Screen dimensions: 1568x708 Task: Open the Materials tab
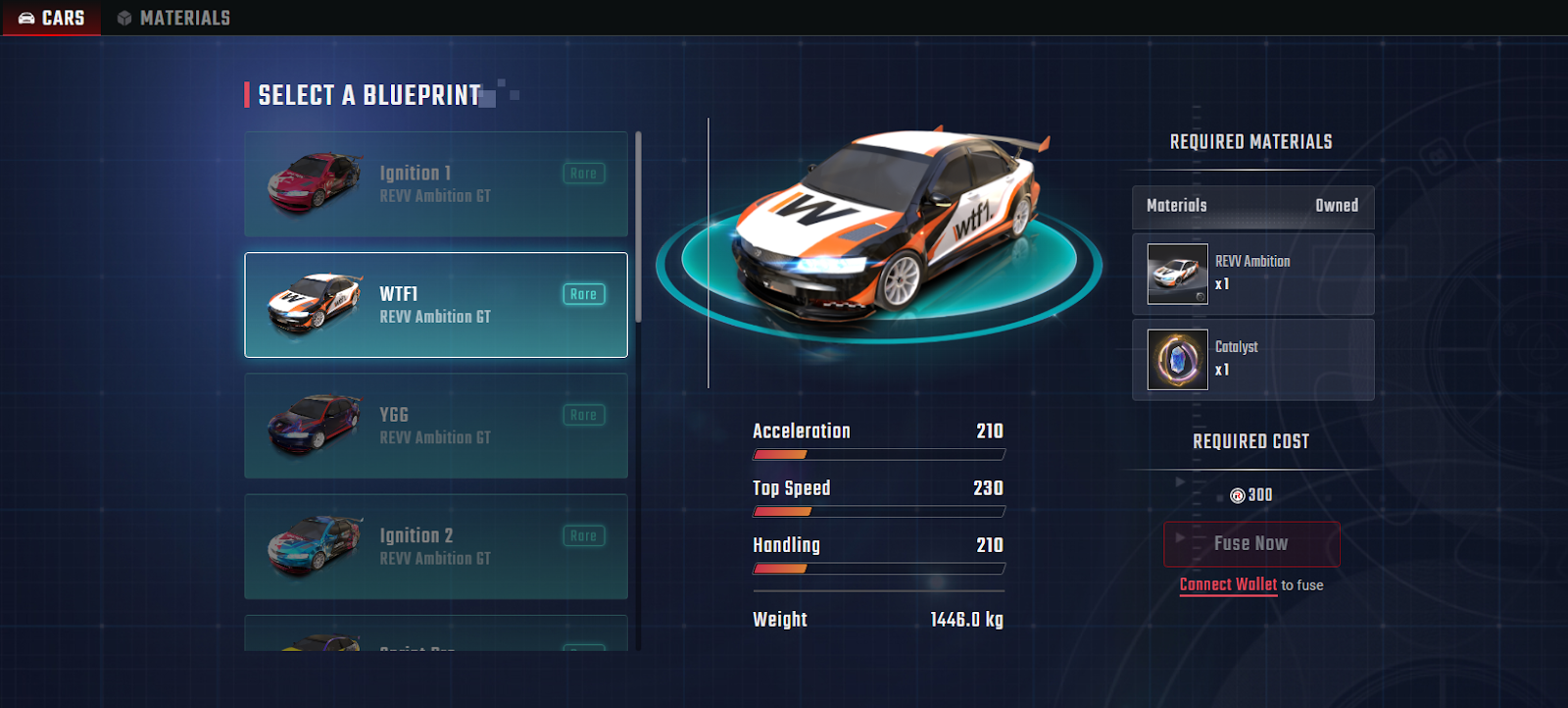click(x=173, y=18)
